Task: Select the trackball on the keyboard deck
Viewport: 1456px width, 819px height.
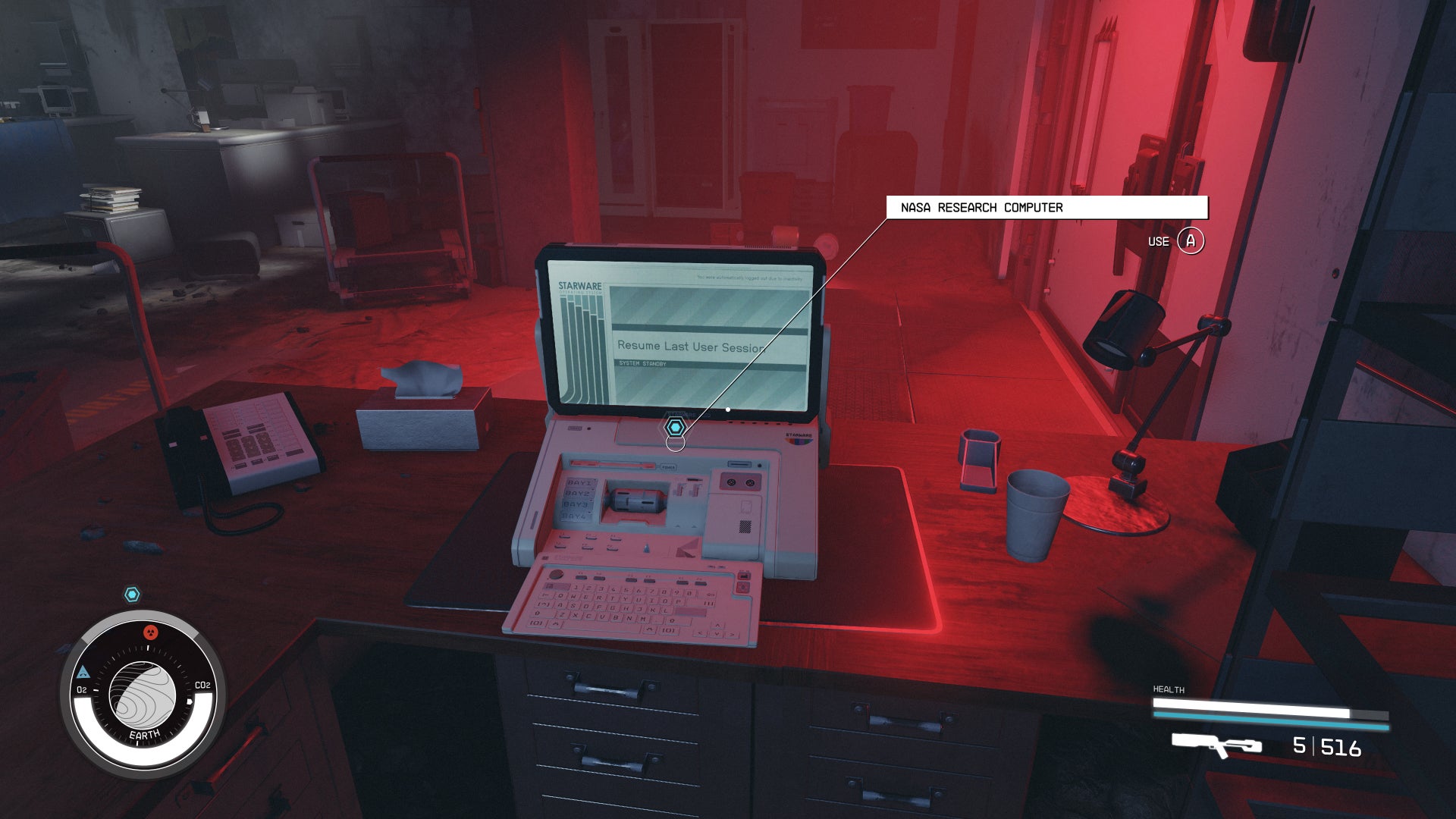Action: [x=557, y=575]
